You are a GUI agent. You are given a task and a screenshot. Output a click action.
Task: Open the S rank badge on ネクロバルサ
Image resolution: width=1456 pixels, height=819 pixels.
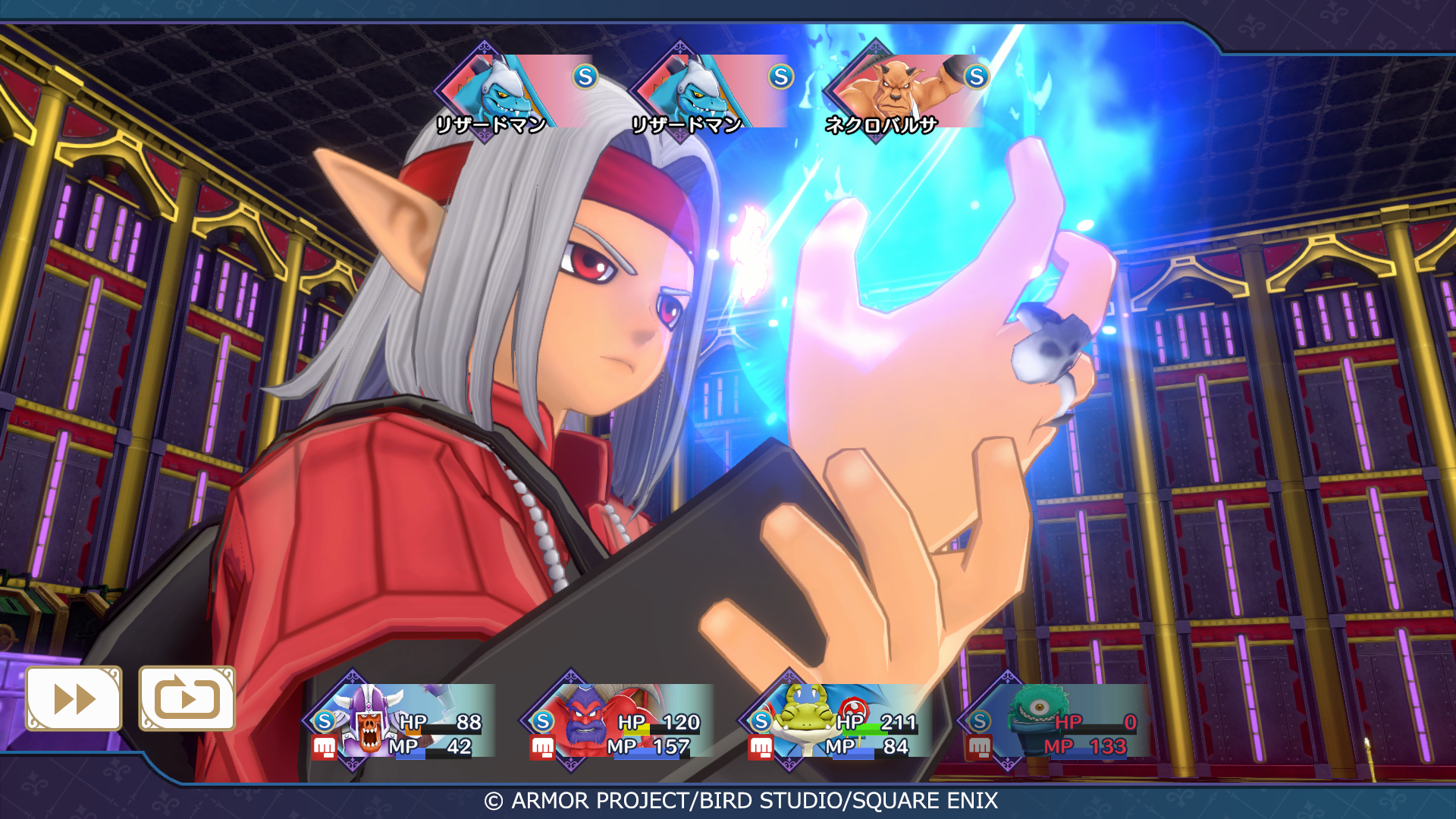click(978, 75)
